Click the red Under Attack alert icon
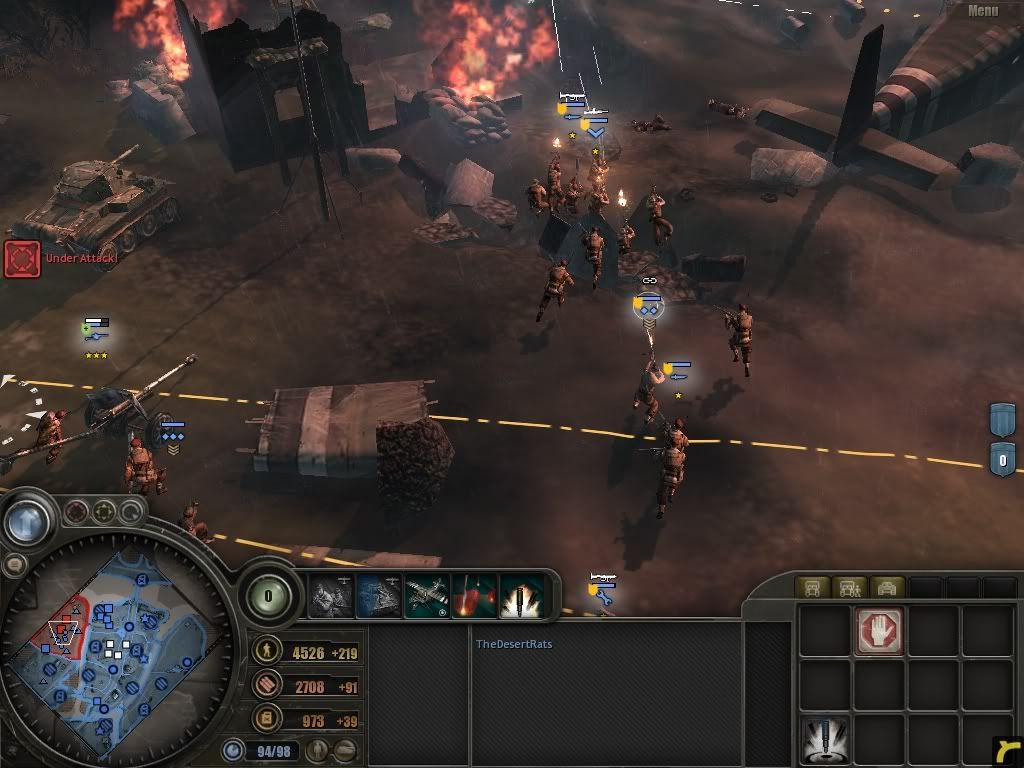Screen dimensions: 1024x768 (x=22, y=258)
